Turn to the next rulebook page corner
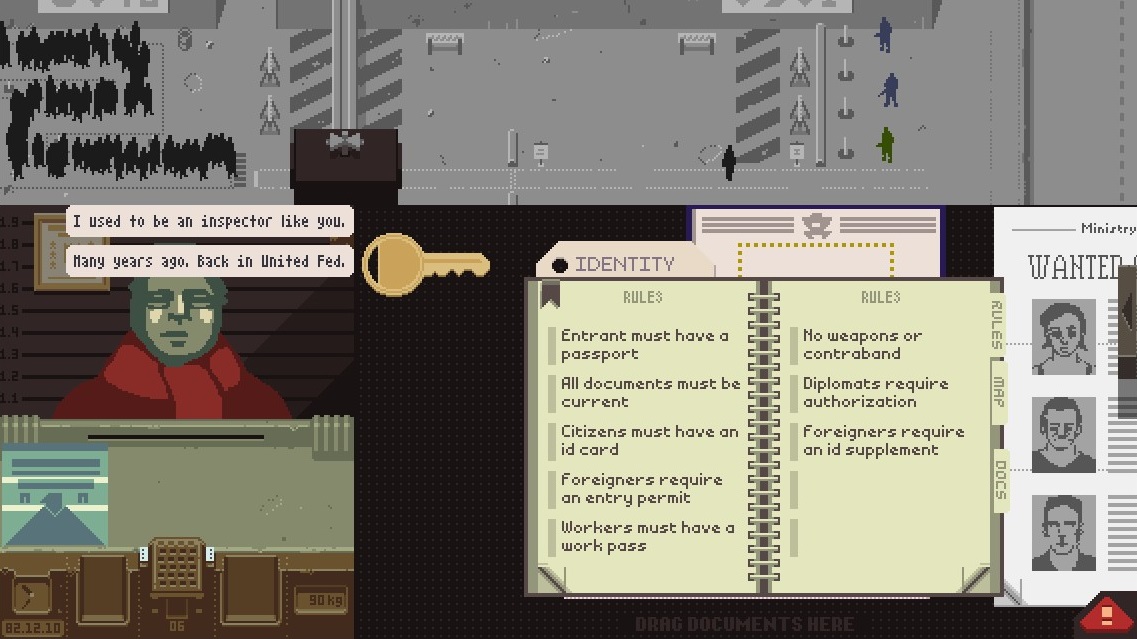This screenshot has width=1137, height=639. [977, 580]
